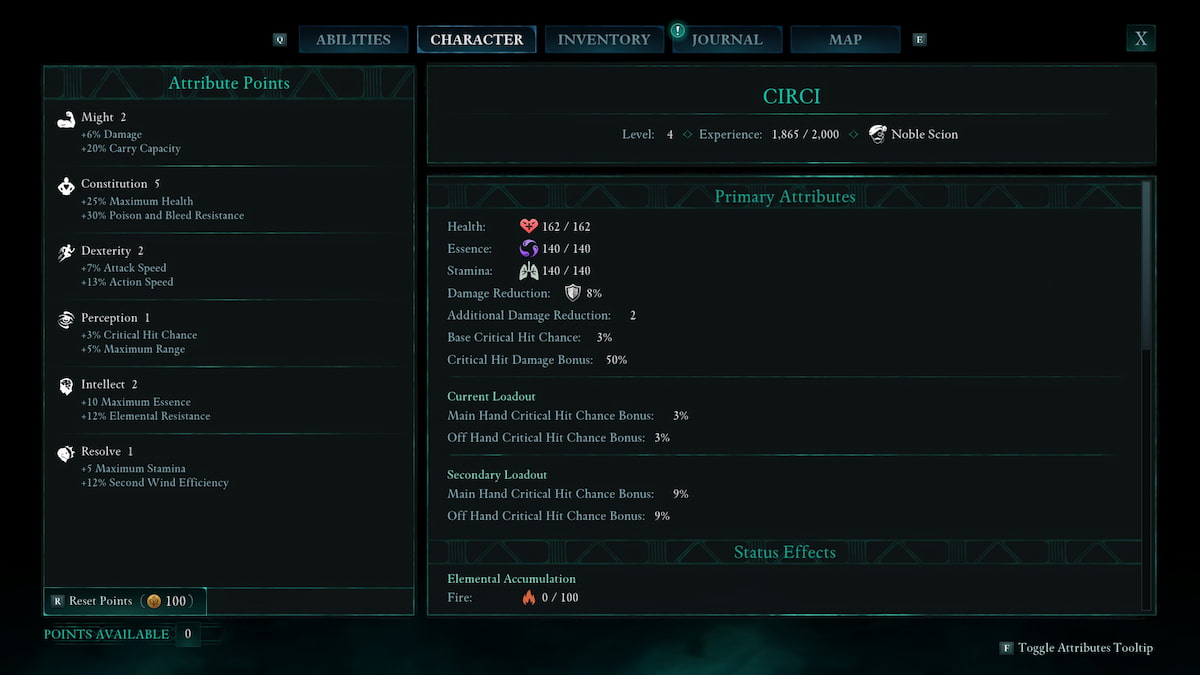Click the Primary Attributes panel scrollbar
Screen dimensions: 1200x675
point(1147,265)
